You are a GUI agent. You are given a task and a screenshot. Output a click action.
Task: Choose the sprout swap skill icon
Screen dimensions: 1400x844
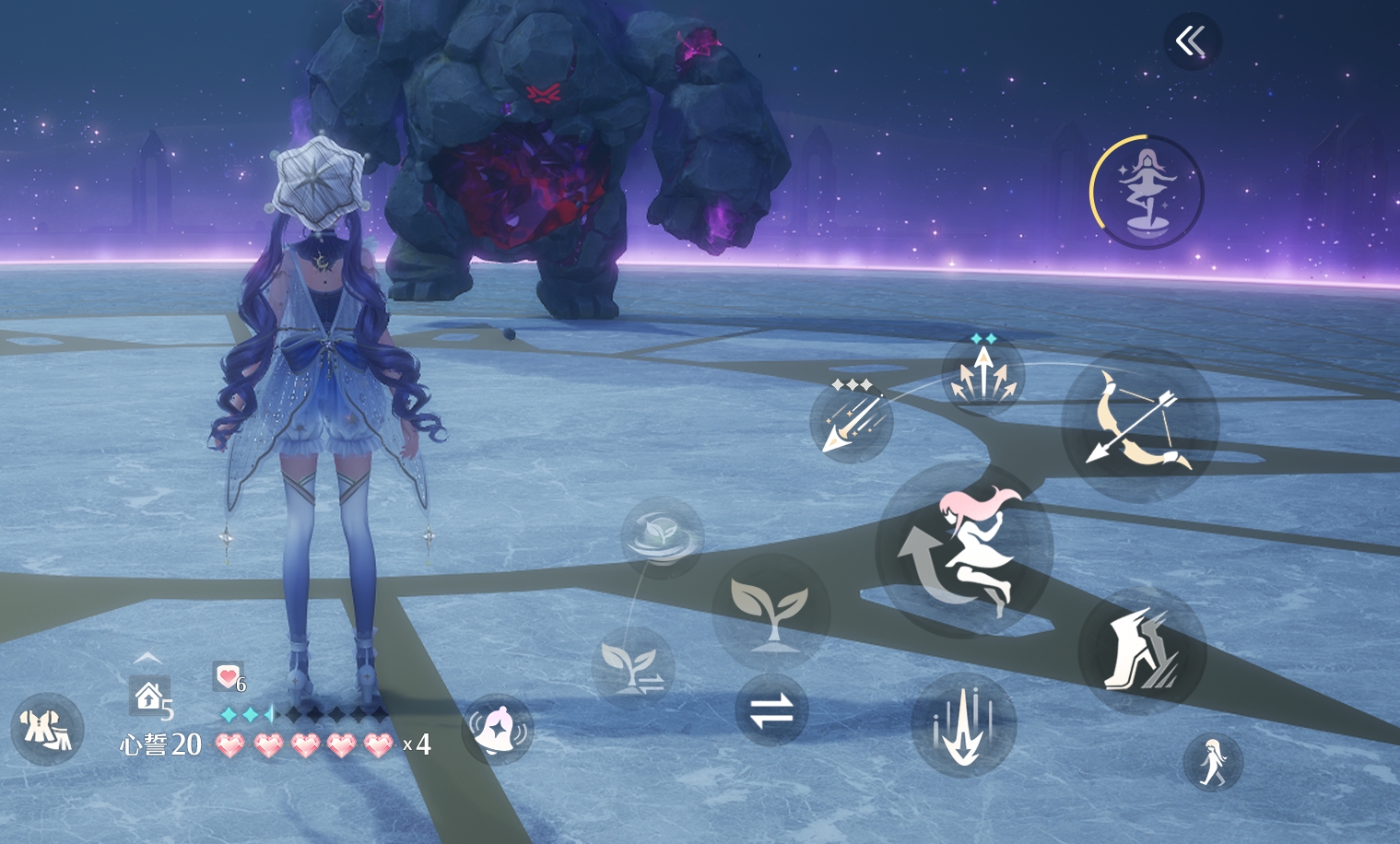coord(632,667)
